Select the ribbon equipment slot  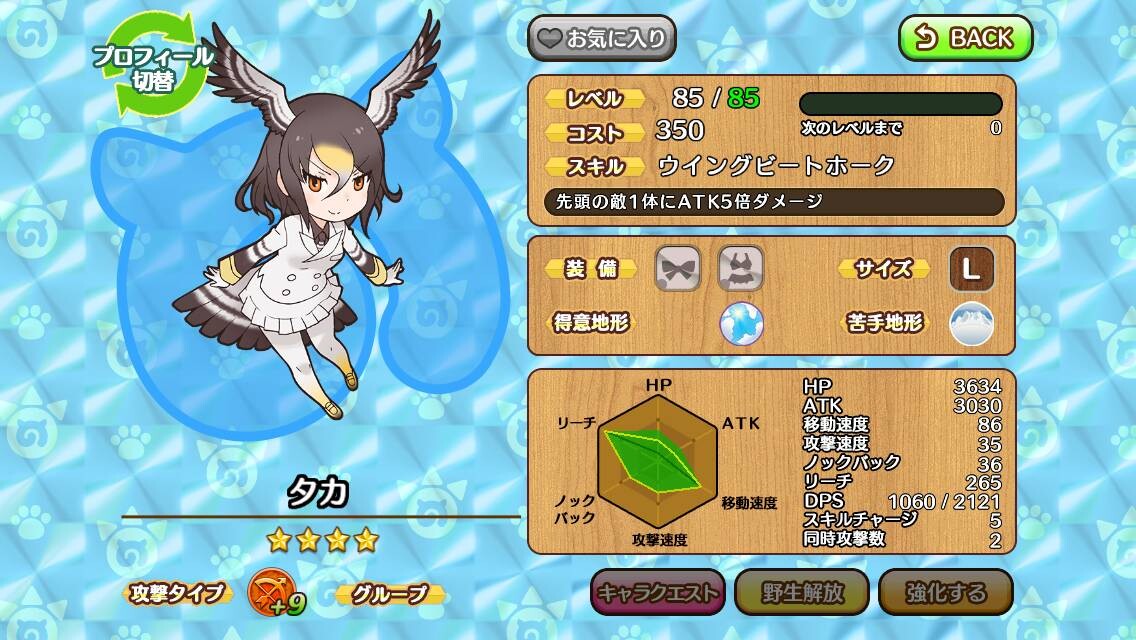tap(677, 268)
